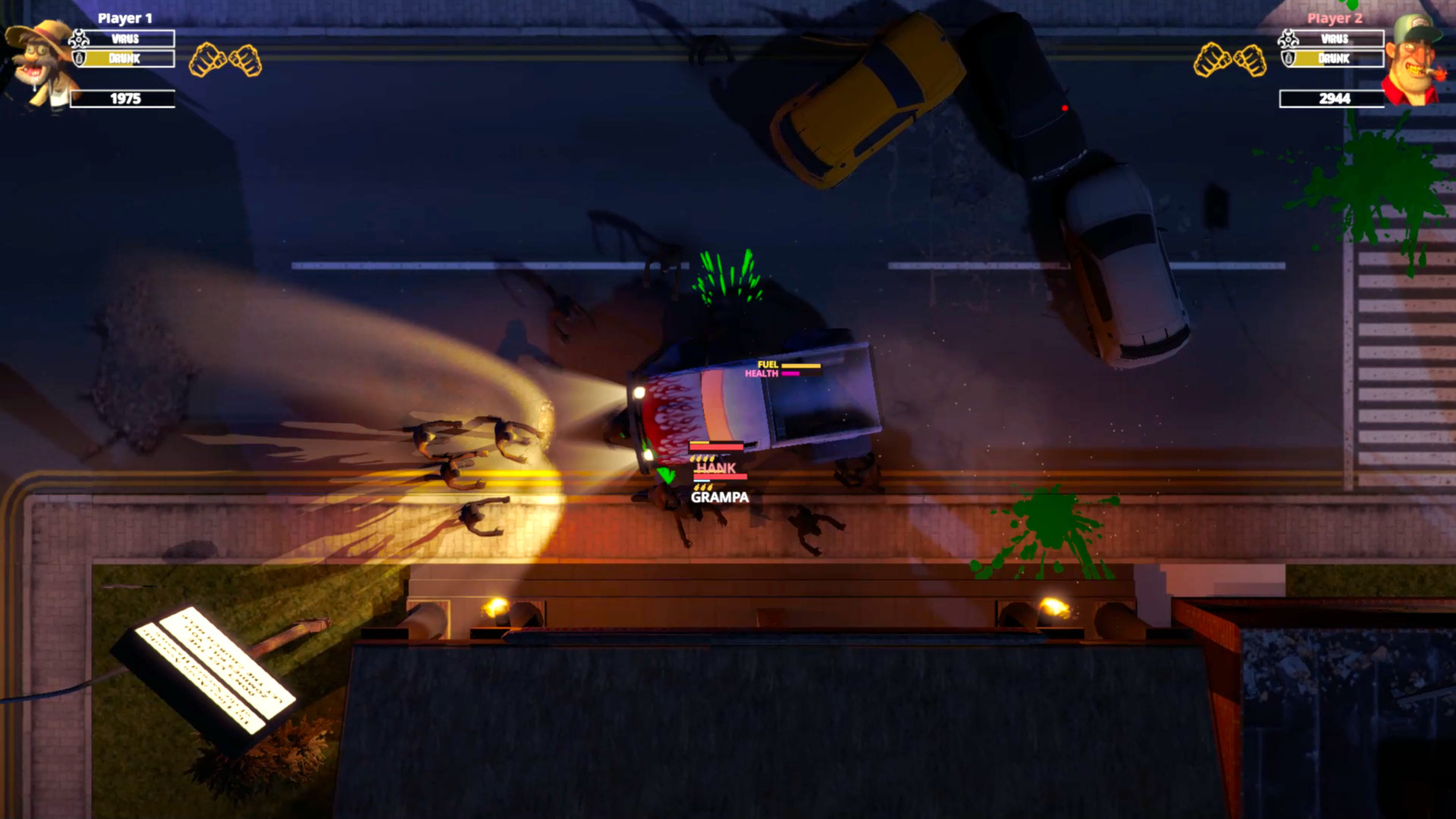Select Player 1's bottle shield icon on the DRUNK bar
1456x819 pixels.
tap(80, 59)
